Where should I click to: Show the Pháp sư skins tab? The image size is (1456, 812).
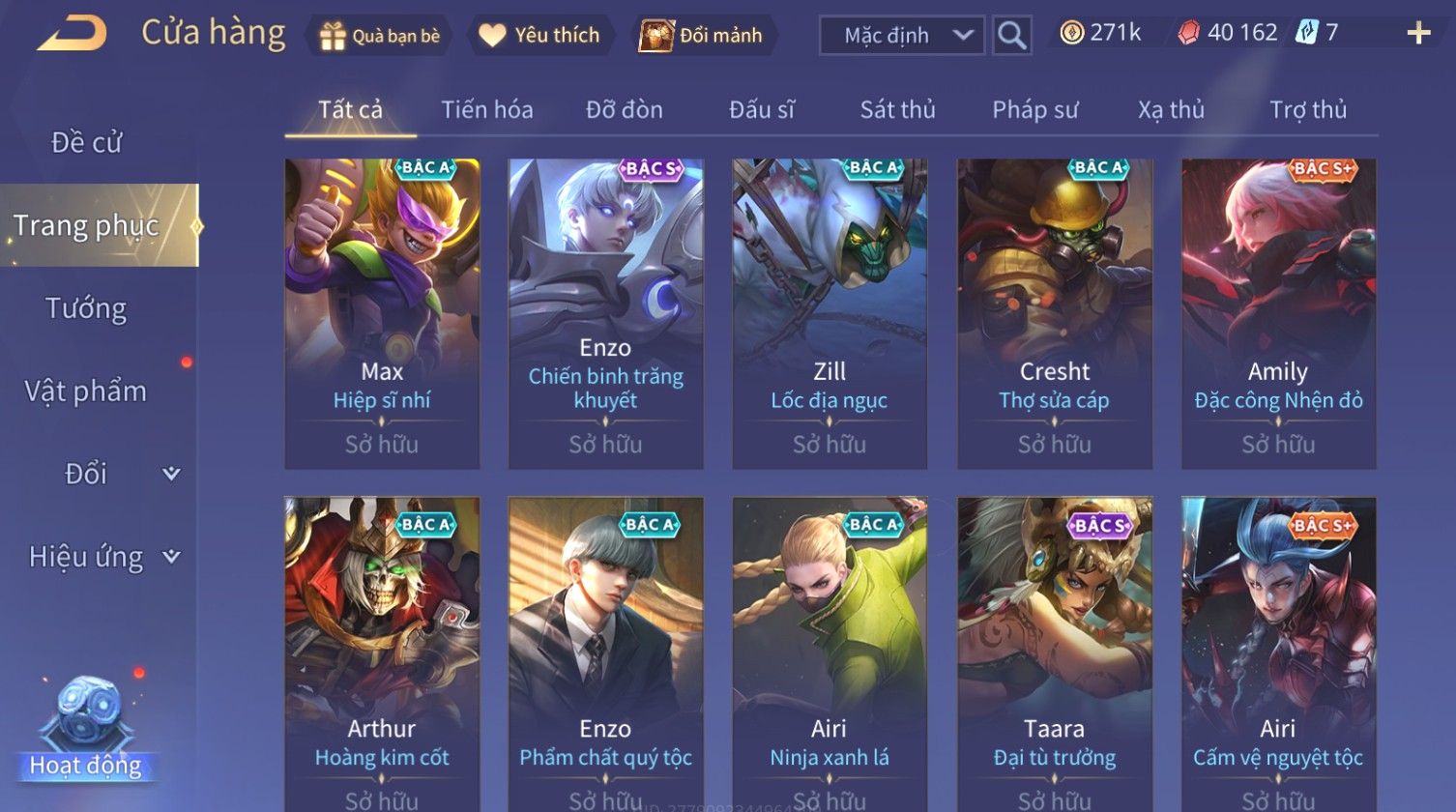[1034, 110]
